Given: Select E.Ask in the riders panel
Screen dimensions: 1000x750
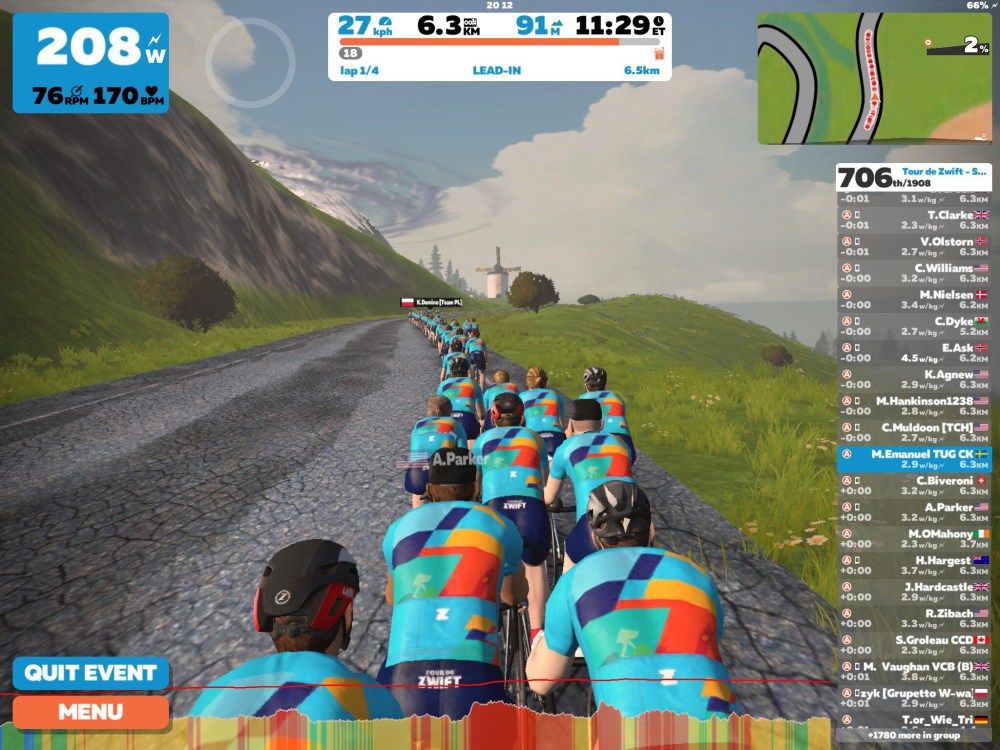Looking at the screenshot, I should point(914,353).
